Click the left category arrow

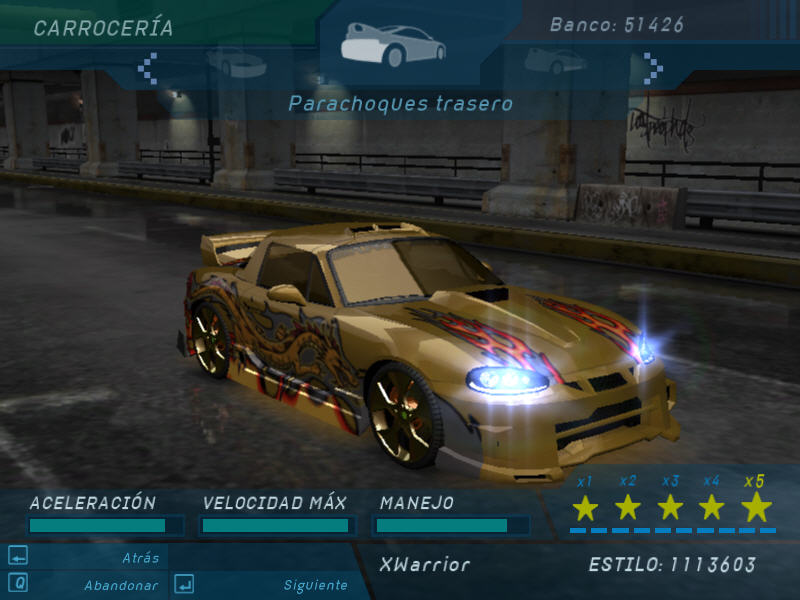[148, 68]
